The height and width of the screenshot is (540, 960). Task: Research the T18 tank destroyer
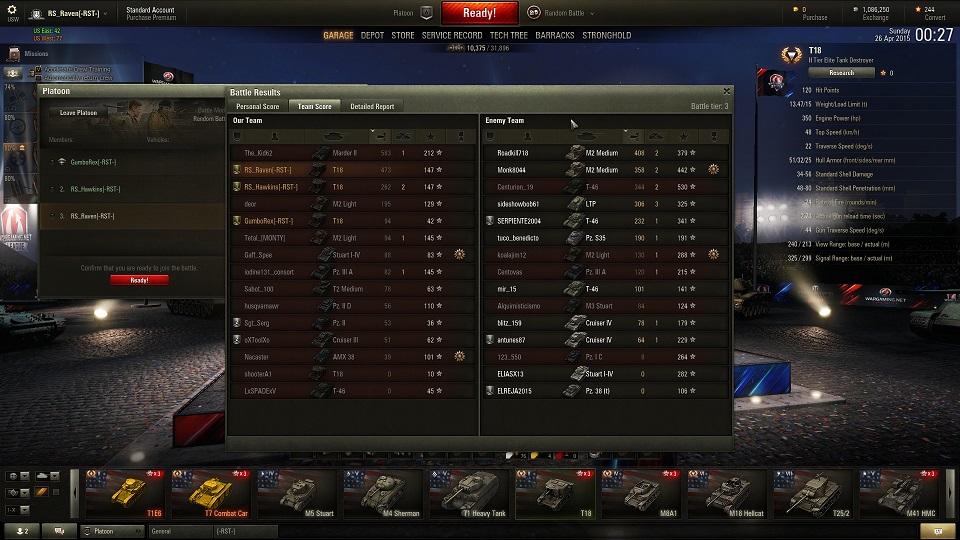tap(841, 72)
